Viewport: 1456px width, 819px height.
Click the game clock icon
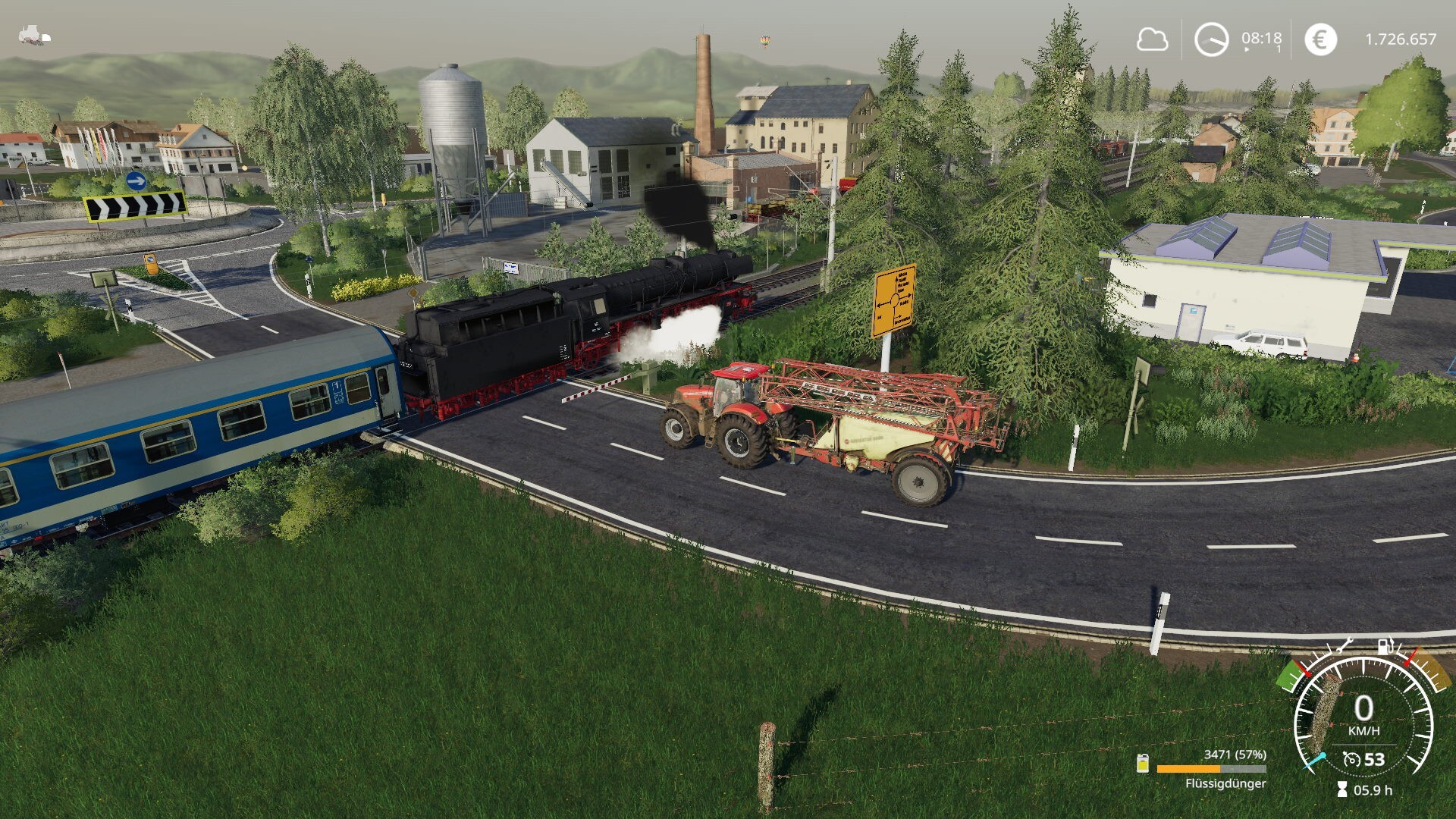[1211, 39]
